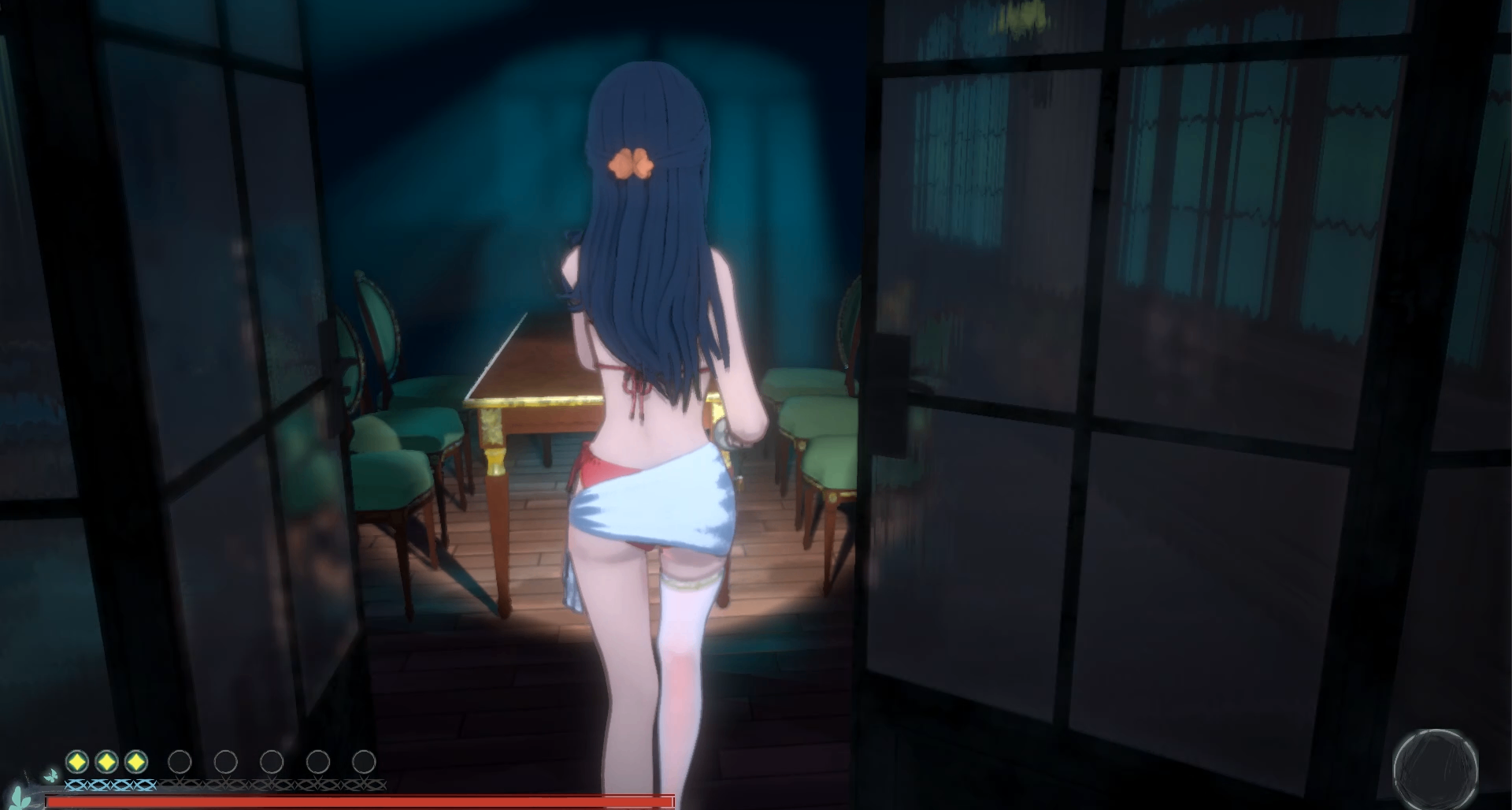Select the third yellow diamond skill slot
This screenshot has width=1512, height=810.
(x=135, y=761)
